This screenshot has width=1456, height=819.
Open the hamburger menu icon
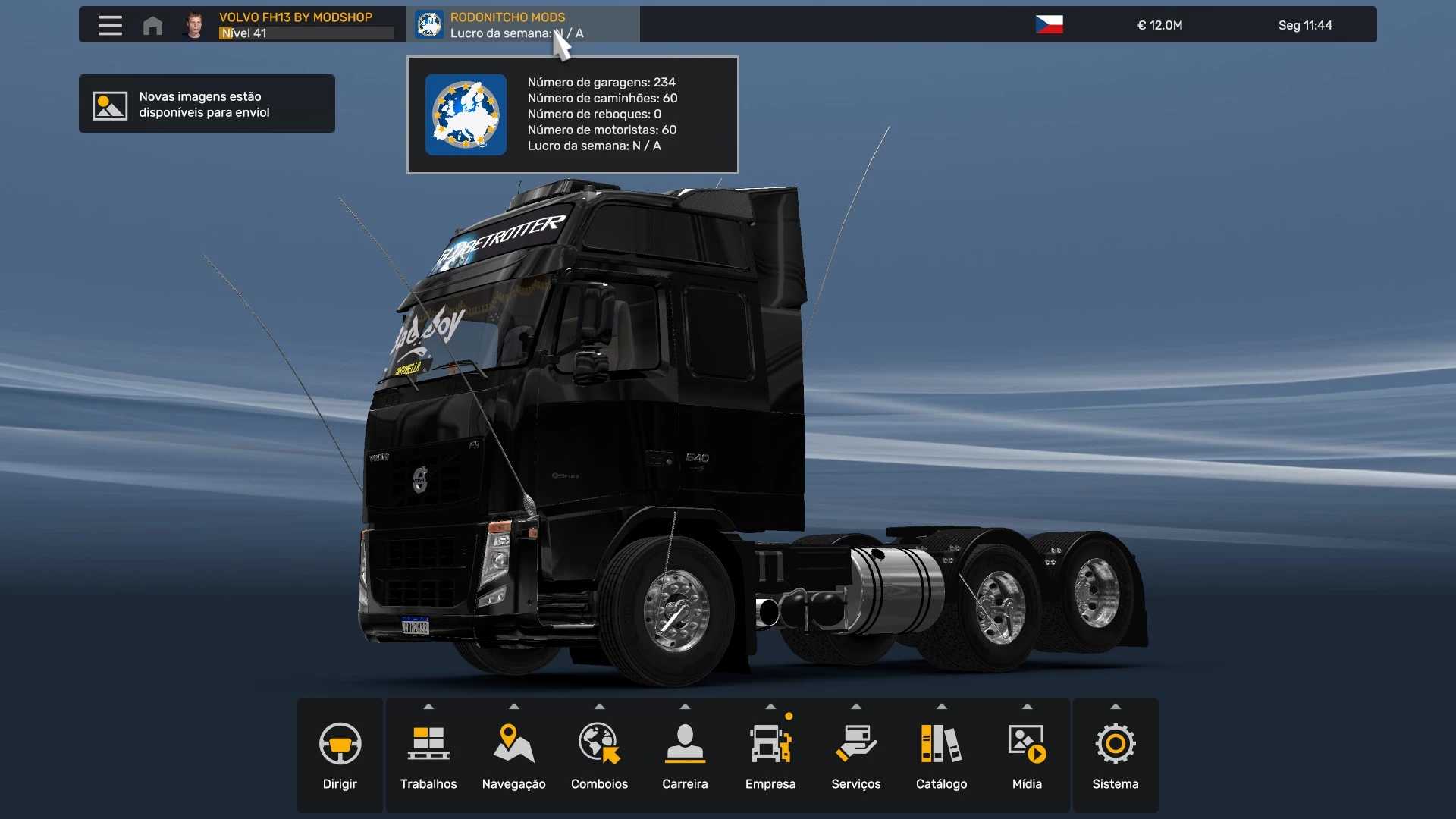point(110,25)
